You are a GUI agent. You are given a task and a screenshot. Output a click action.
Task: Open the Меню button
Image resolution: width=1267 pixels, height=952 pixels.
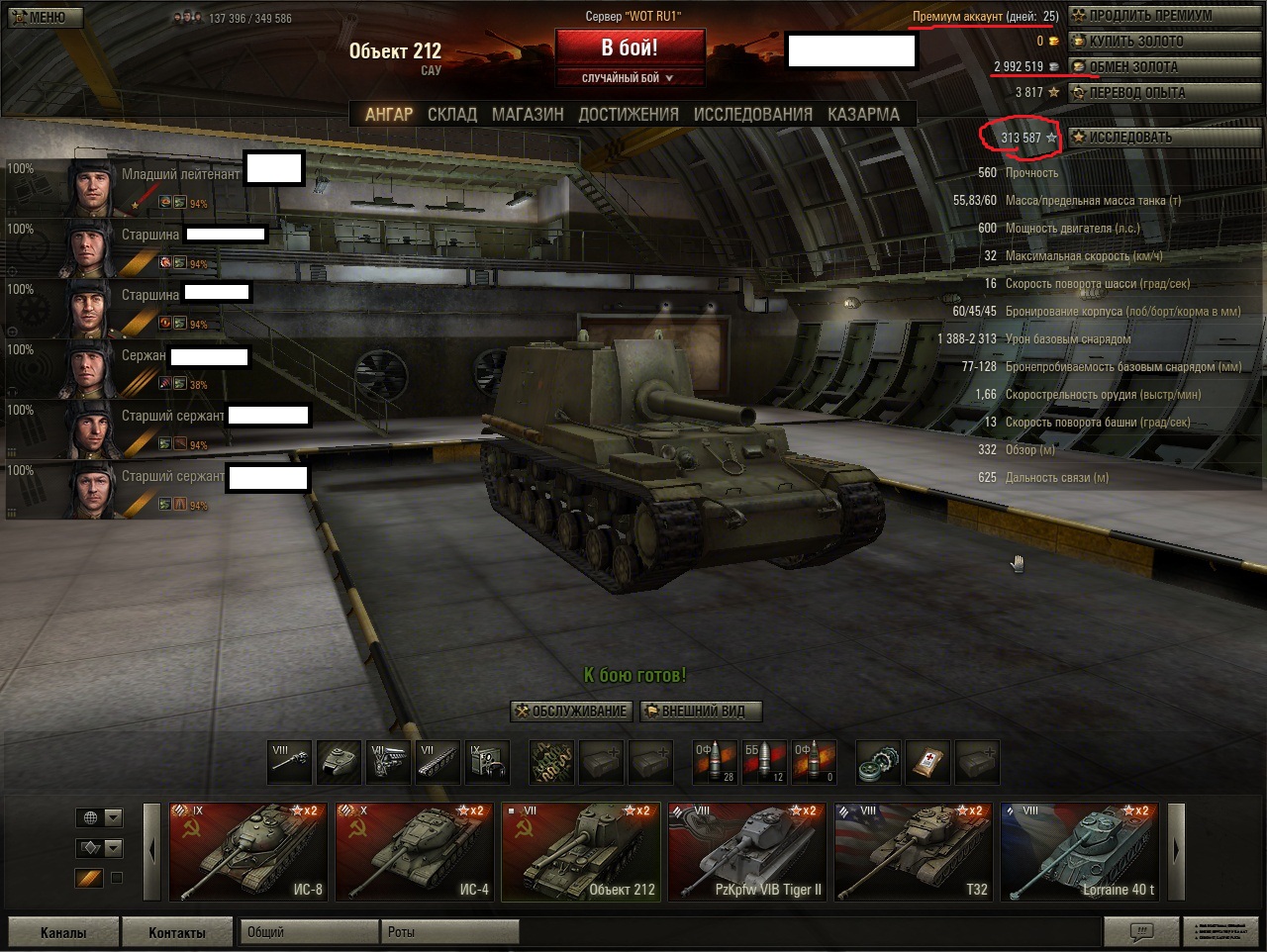[44, 17]
